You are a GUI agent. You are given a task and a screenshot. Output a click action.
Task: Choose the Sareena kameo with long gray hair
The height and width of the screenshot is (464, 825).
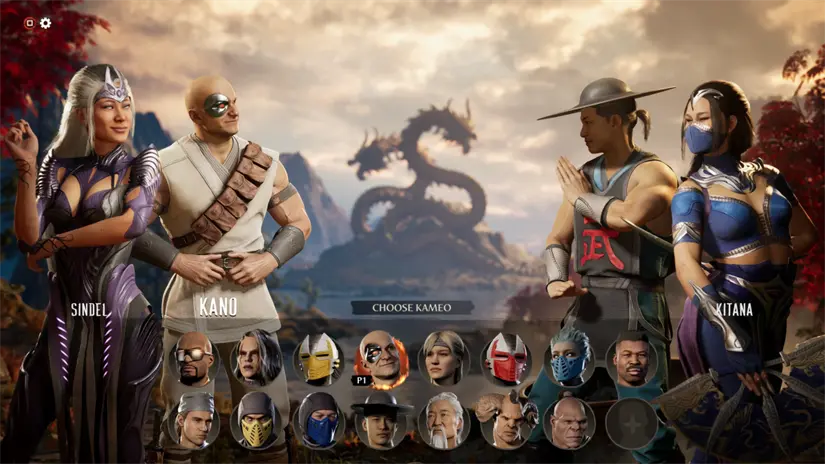[256, 357]
